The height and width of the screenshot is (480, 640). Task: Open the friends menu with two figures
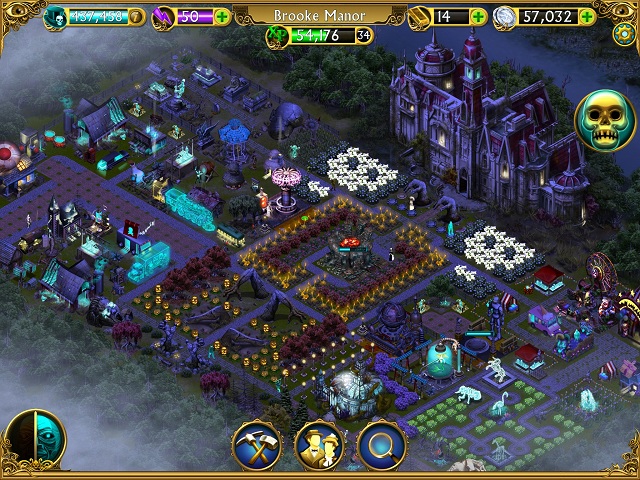tap(319, 444)
